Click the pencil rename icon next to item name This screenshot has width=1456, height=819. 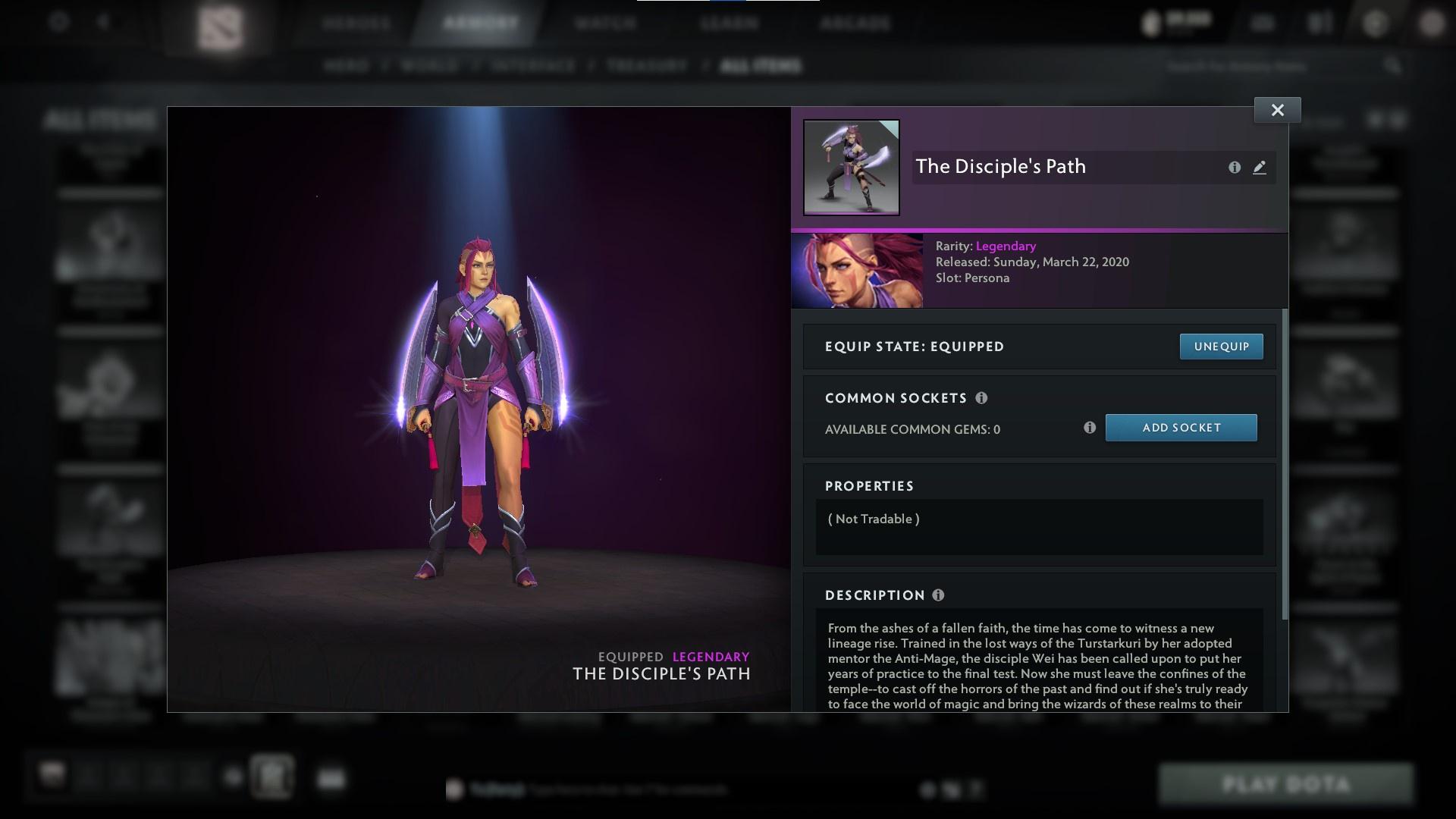tap(1260, 168)
